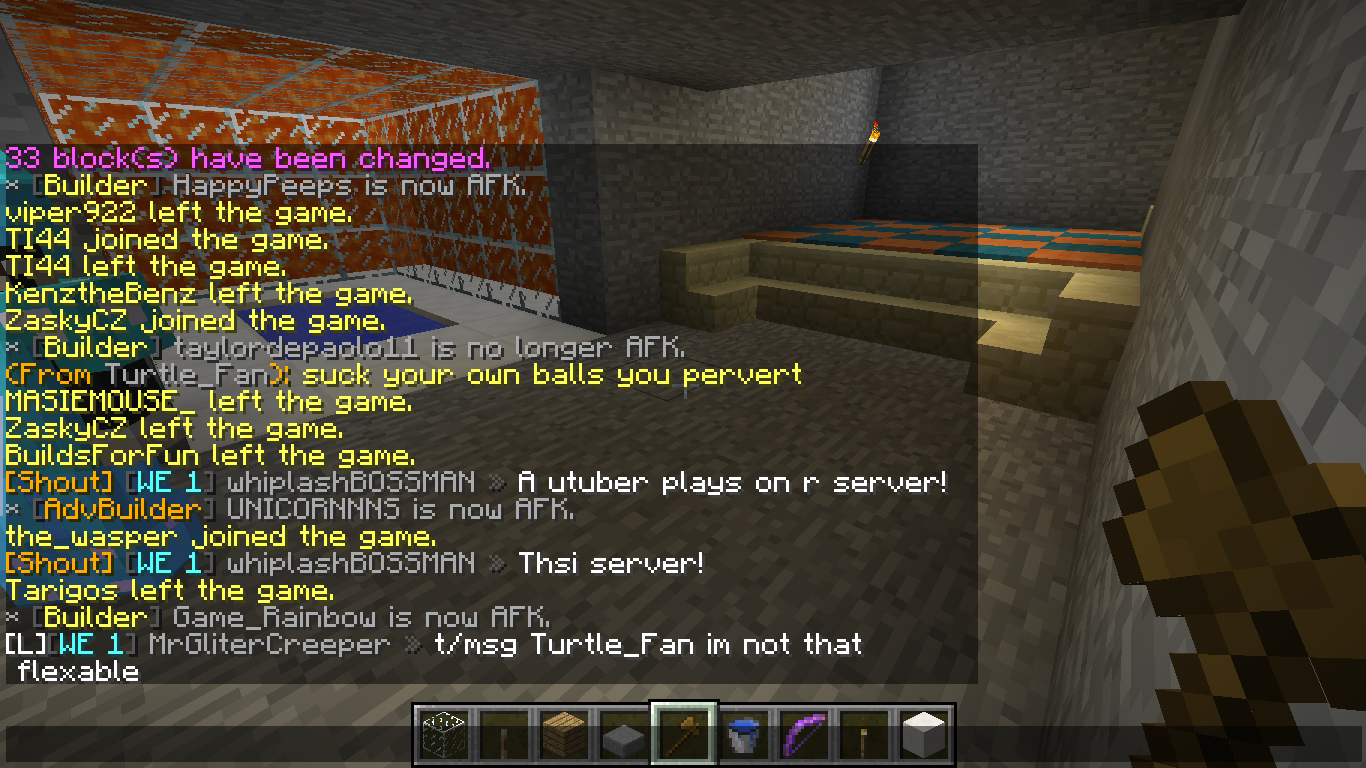Choose the white block hotbar slot
The image size is (1366, 768).
924,735
